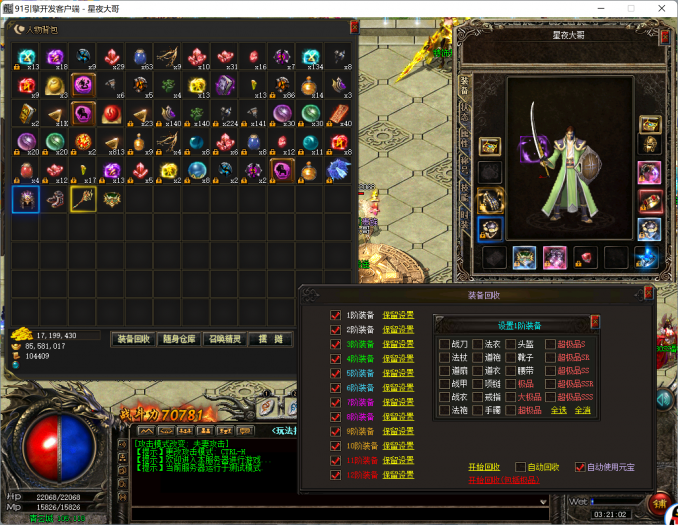Screen dimensions: 678x525
Task: Open the 随身仓库 portable warehouse
Action: pos(178,339)
